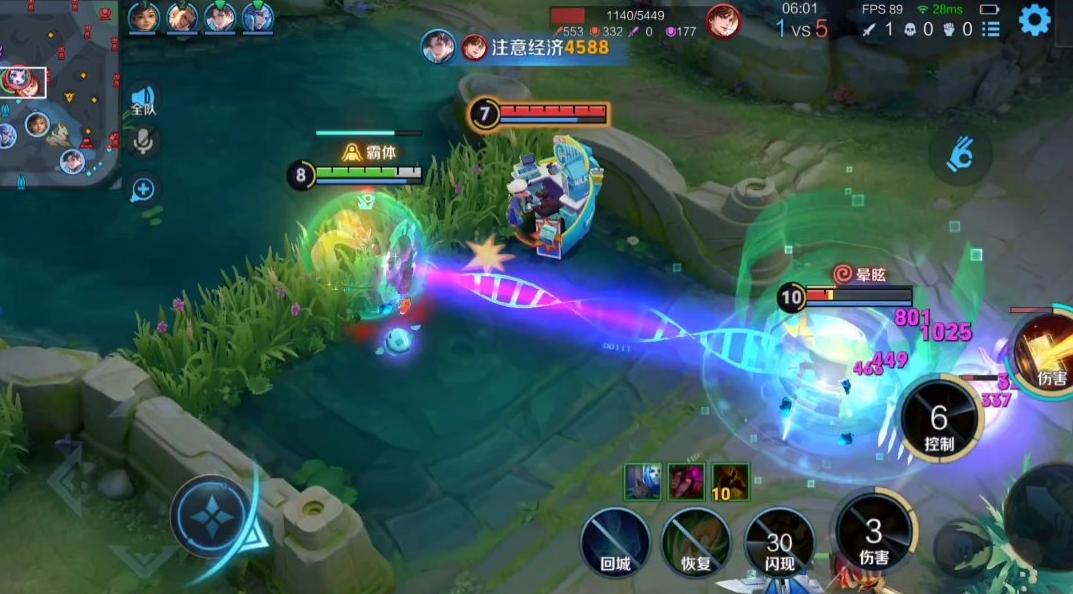
Task: Tap the OK hand signal button
Action: 961,155
